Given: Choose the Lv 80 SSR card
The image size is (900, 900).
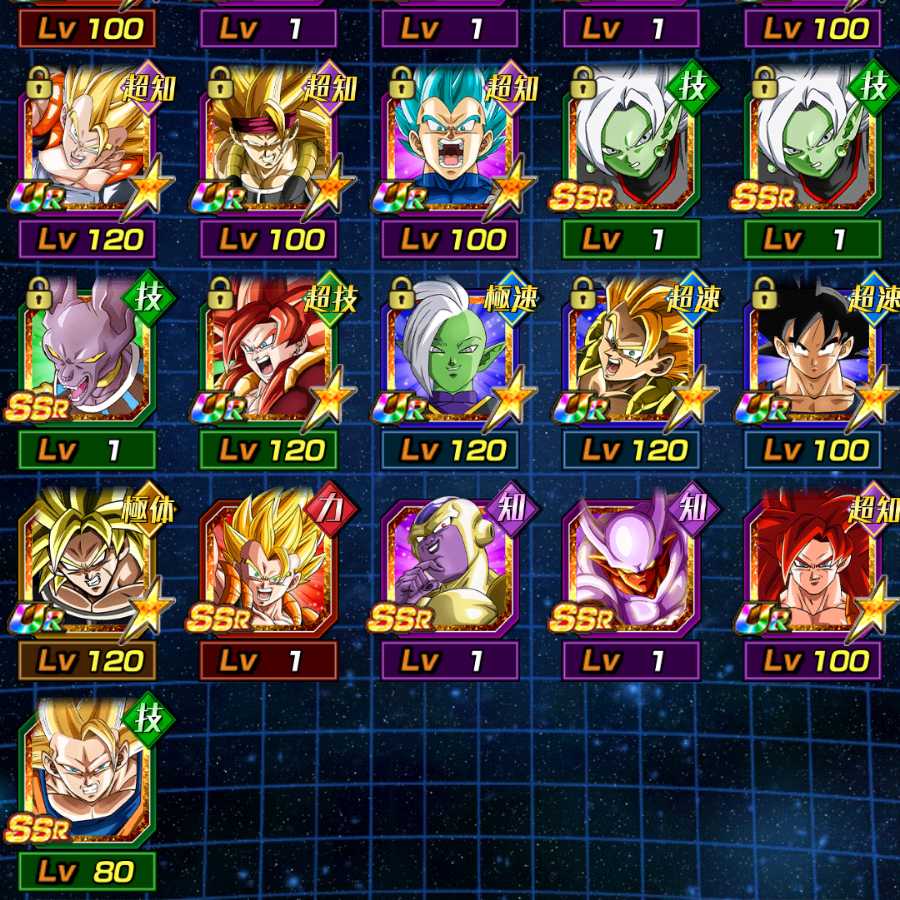Looking at the screenshot, I should pos(87,773).
